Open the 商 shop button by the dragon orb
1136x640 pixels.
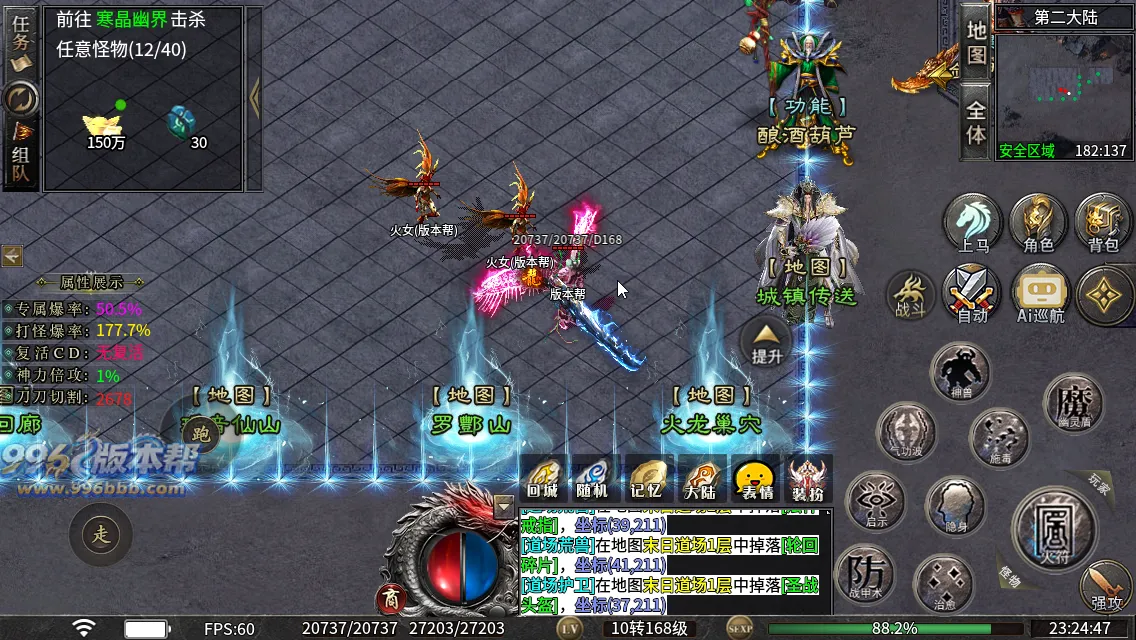pos(390,599)
